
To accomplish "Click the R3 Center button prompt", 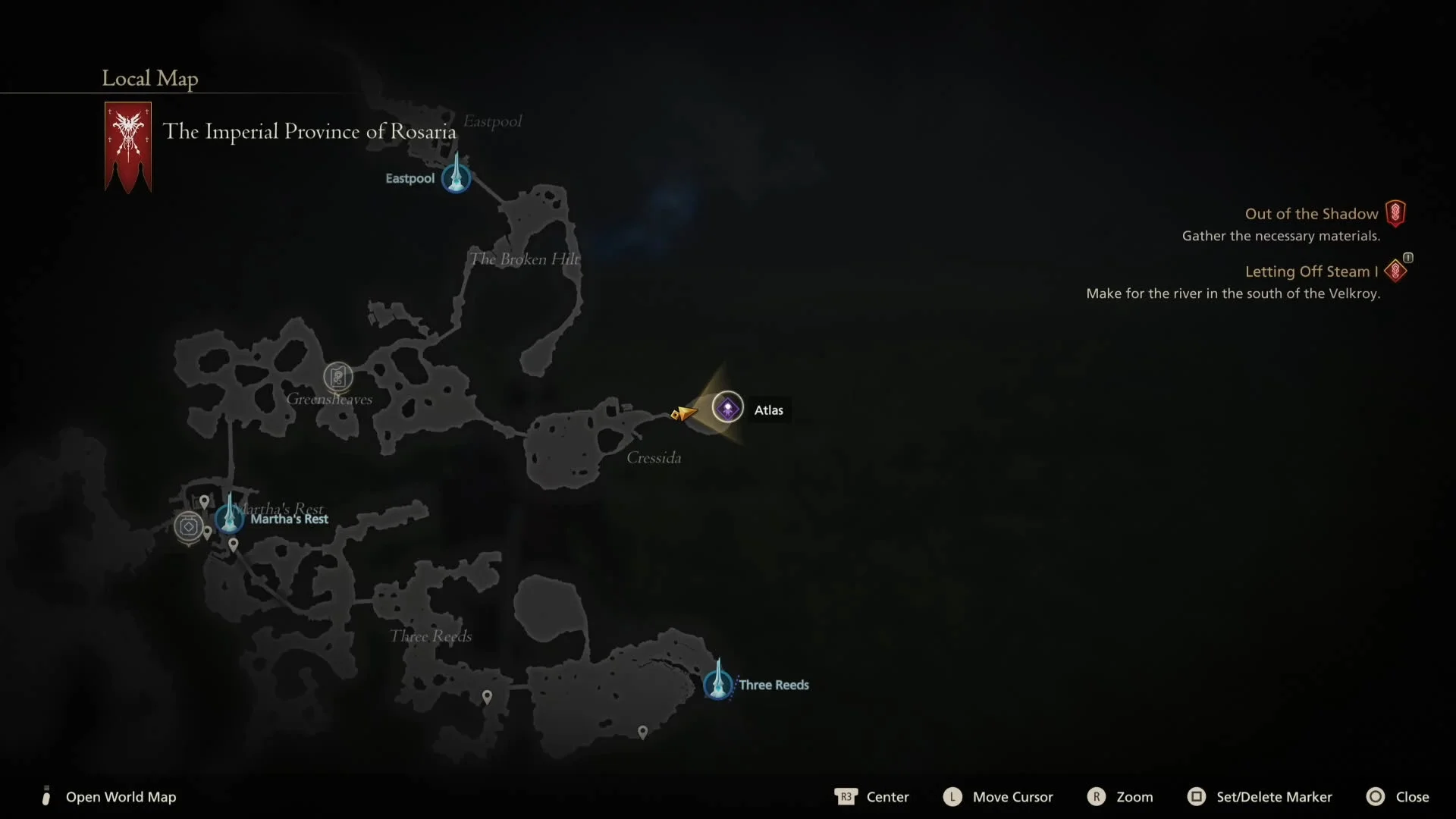I will point(846,797).
